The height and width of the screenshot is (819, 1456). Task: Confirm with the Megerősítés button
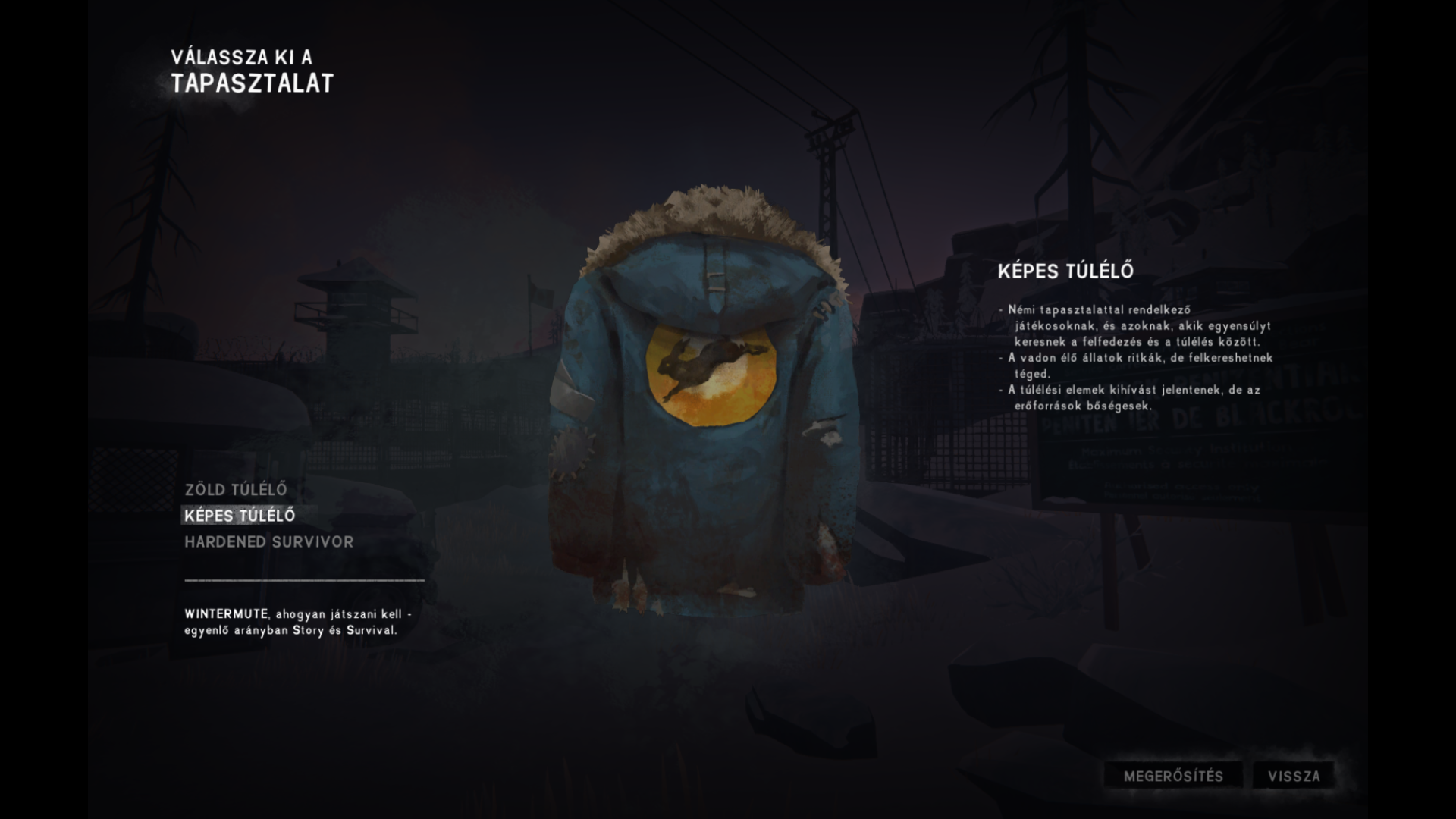[1173, 777]
